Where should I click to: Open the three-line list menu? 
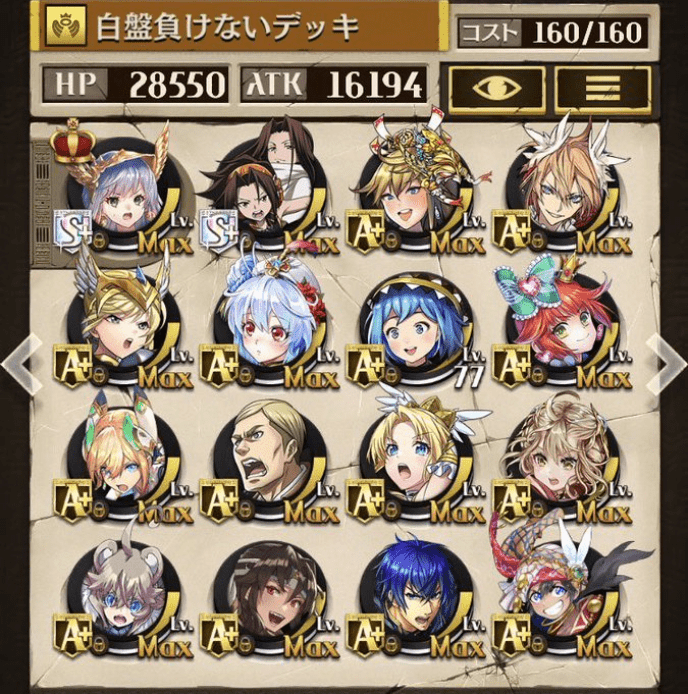603,90
